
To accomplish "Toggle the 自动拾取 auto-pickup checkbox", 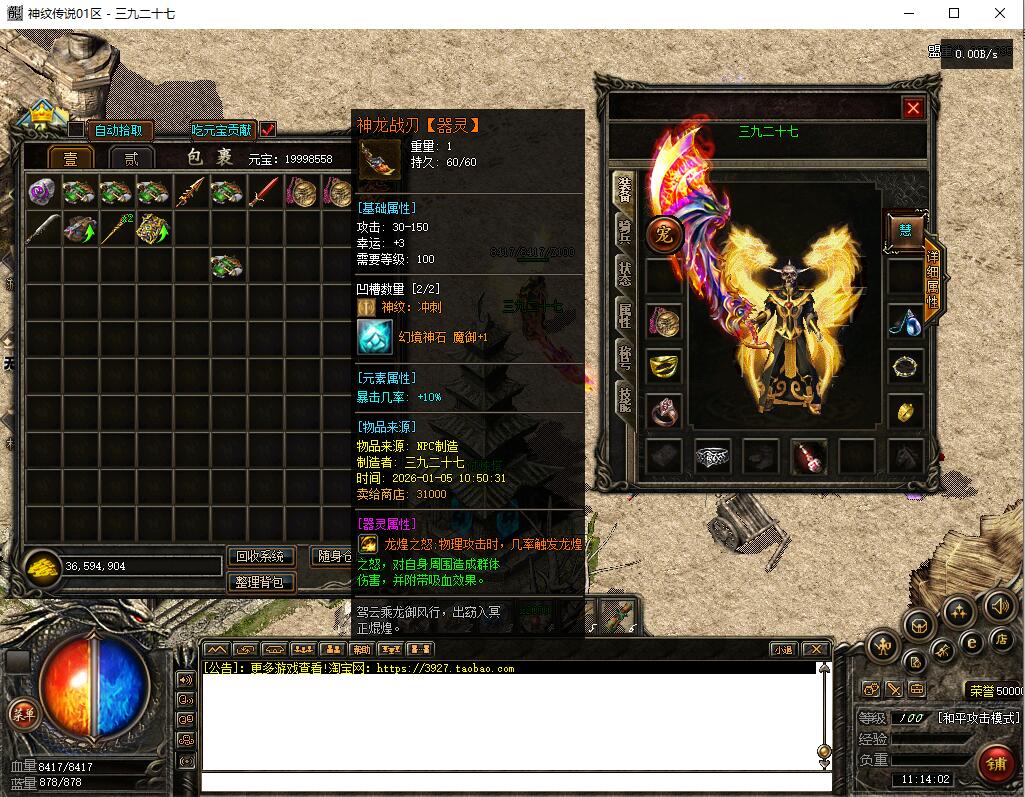I will pyautogui.click(x=76, y=130).
